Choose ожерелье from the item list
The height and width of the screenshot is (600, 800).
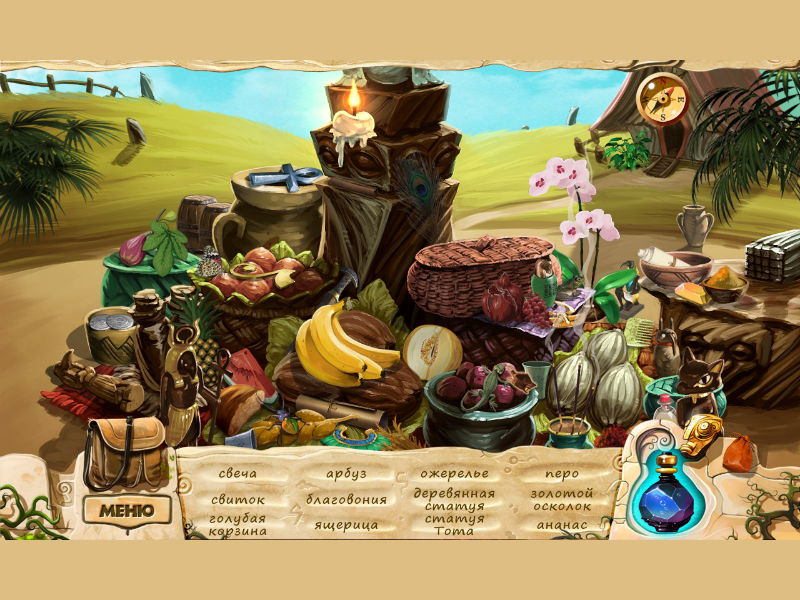tap(453, 472)
